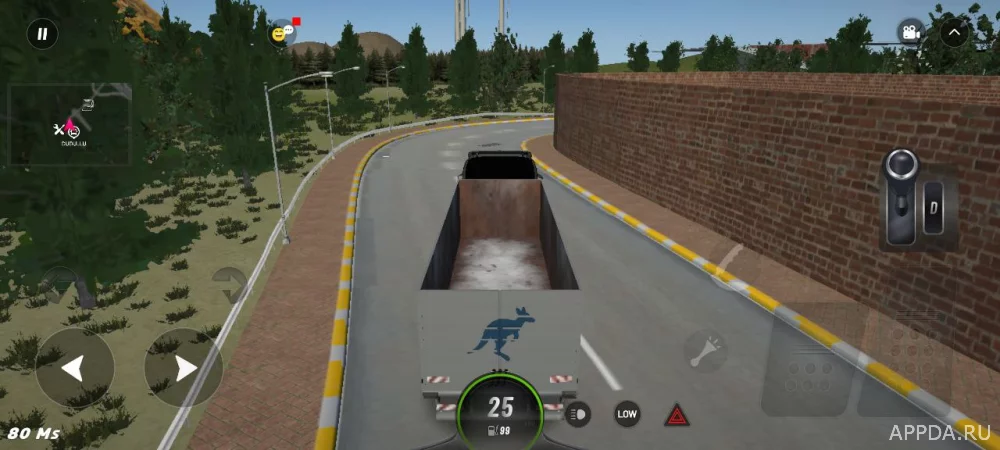Switch the camera view
Image resolution: width=1000 pixels, height=450 pixels.
910,33
